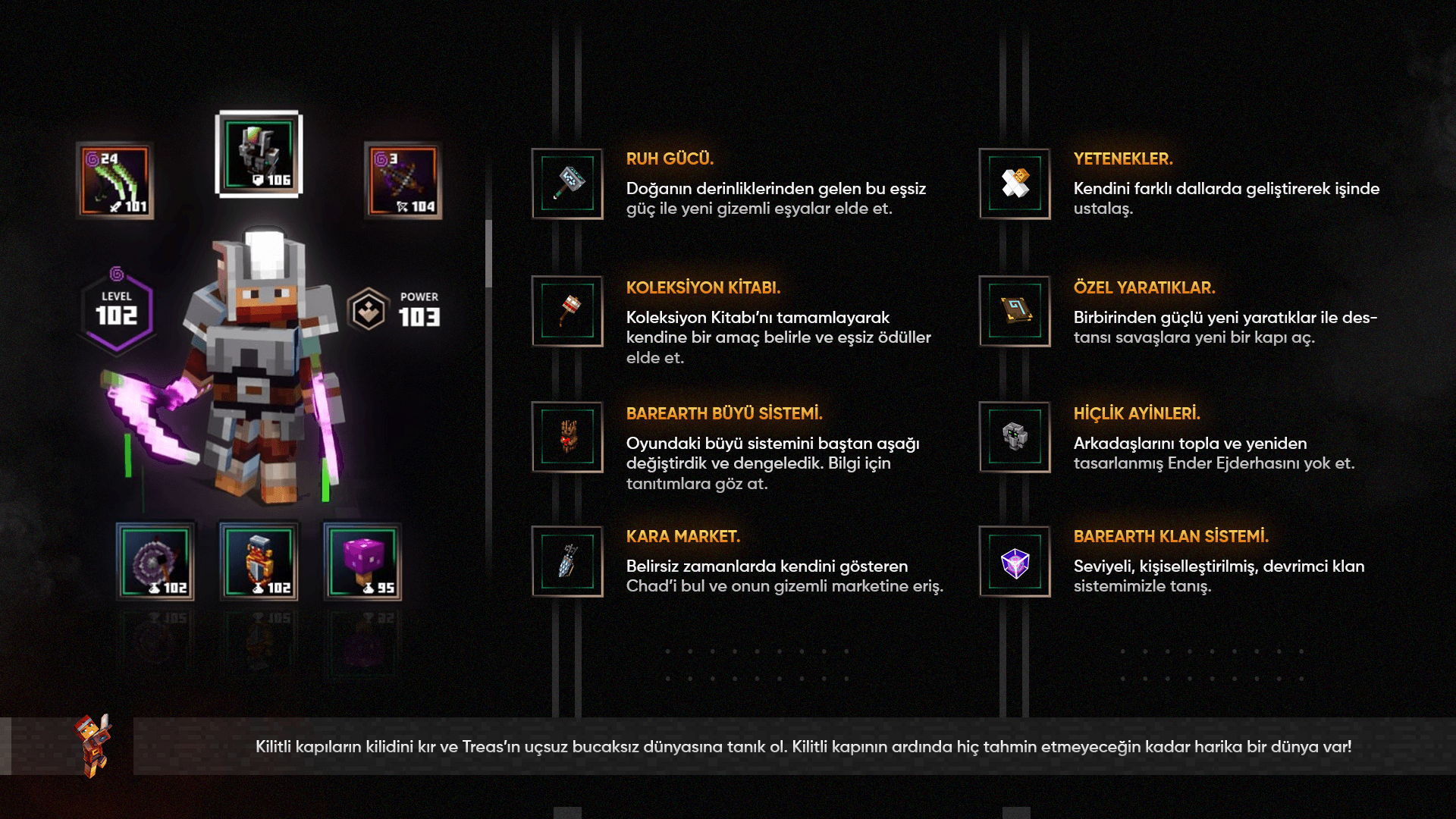This screenshot has height=819, width=1456.
Task: Select the armor slot with power 106
Action: [x=259, y=155]
